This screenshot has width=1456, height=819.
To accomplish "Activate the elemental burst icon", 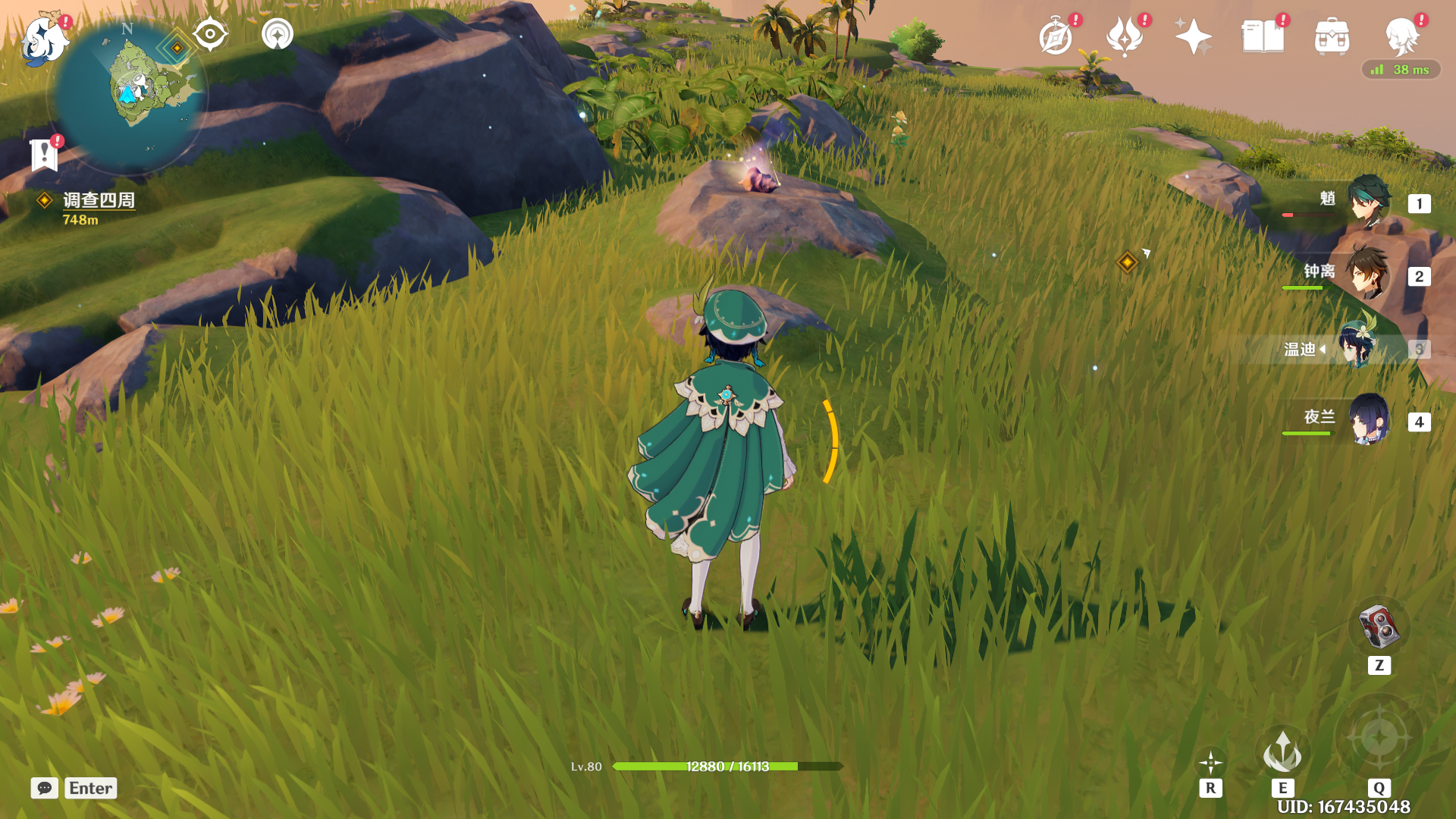I will pyautogui.click(x=1379, y=736).
